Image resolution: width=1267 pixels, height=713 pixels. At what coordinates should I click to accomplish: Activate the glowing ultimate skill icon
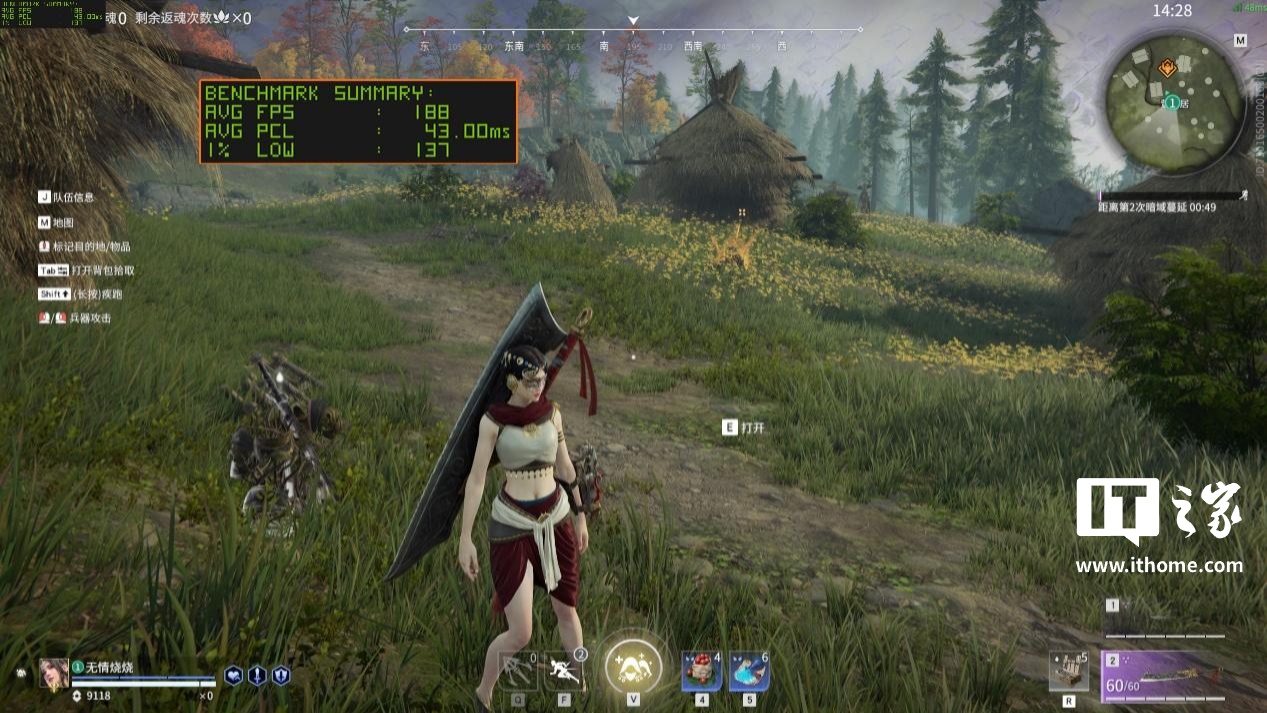pyautogui.click(x=632, y=664)
